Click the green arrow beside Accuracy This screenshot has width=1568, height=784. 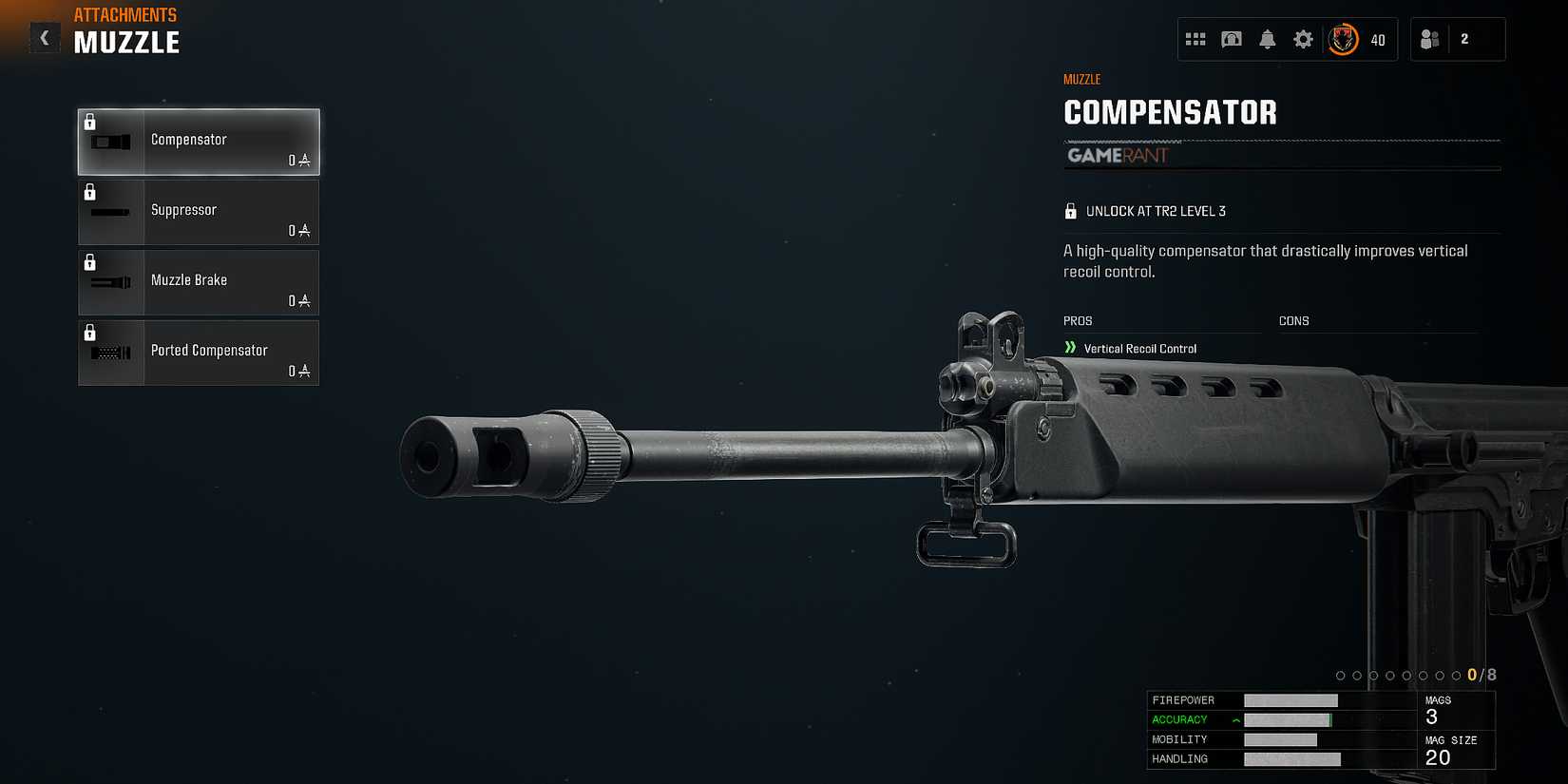pyautogui.click(x=1234, y=720)
